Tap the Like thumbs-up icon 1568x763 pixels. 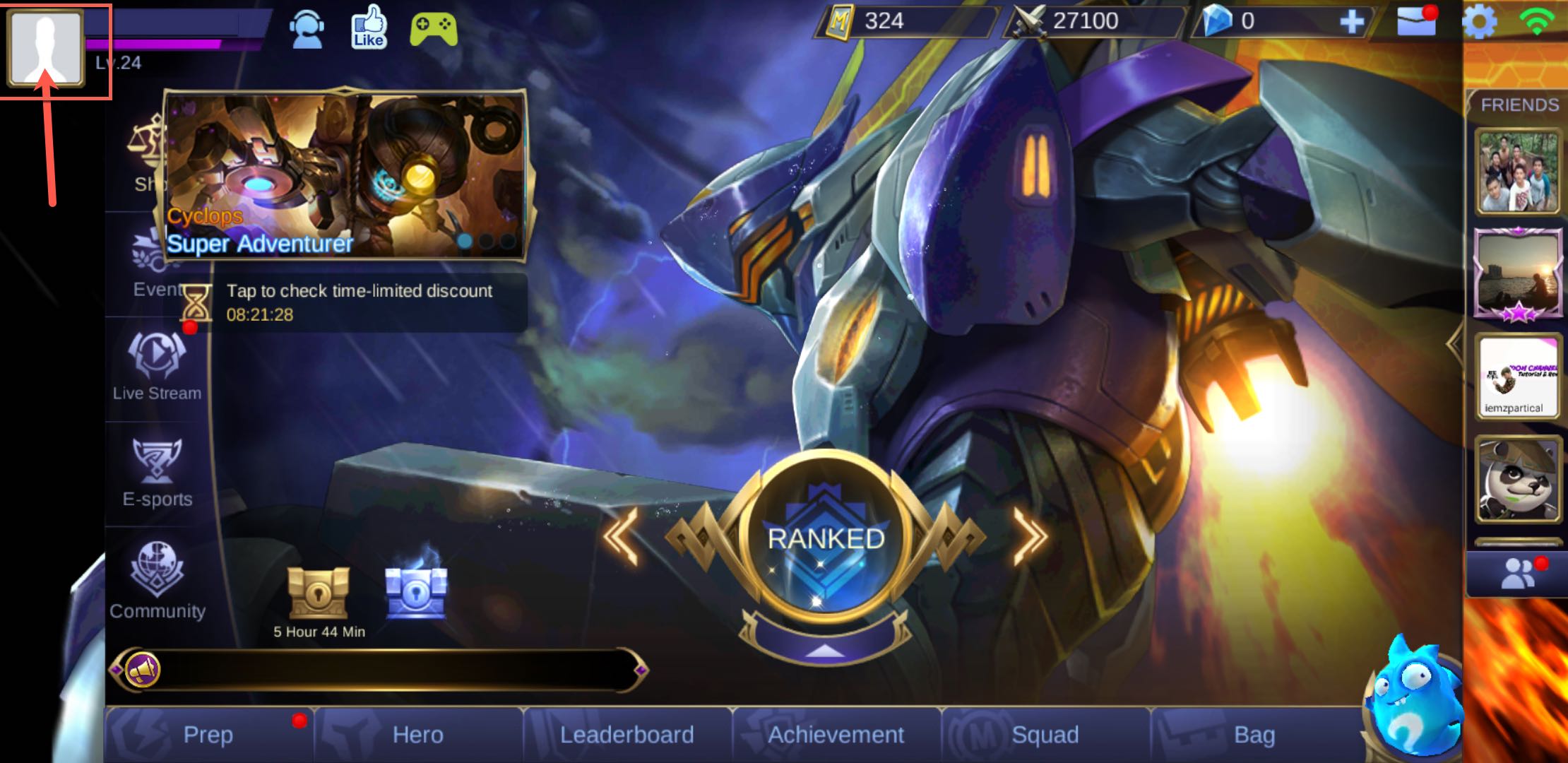click(x=369, y=28)
